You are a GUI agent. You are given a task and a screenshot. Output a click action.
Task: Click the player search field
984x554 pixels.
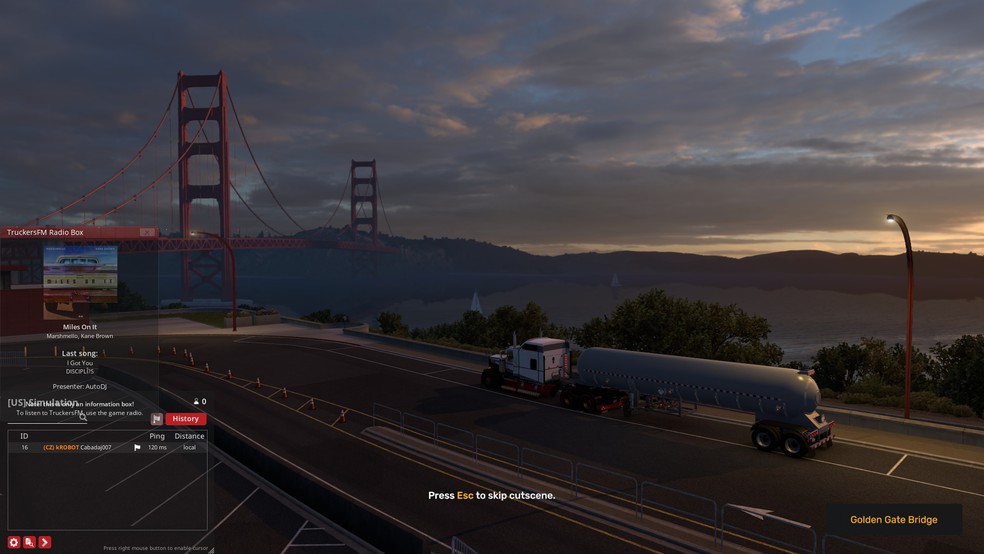(x=45, y=417)
